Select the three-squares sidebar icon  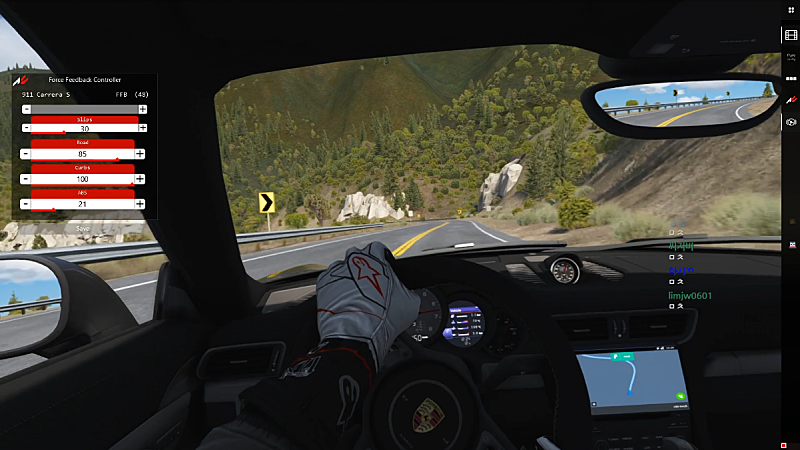tap(791, 79)
